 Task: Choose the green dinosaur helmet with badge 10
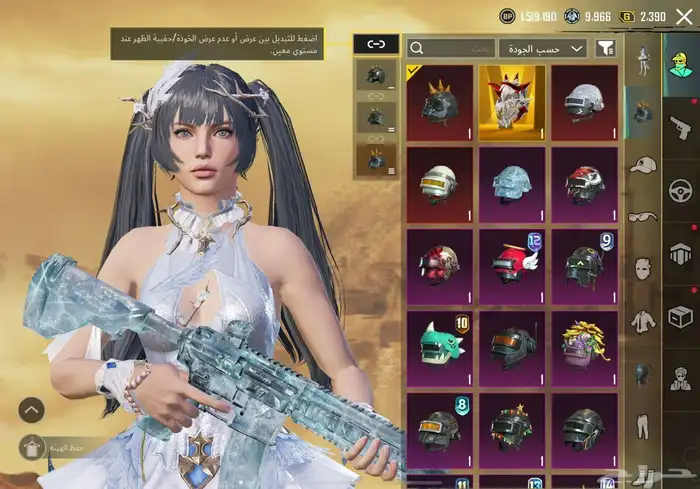tap(440, 348)
